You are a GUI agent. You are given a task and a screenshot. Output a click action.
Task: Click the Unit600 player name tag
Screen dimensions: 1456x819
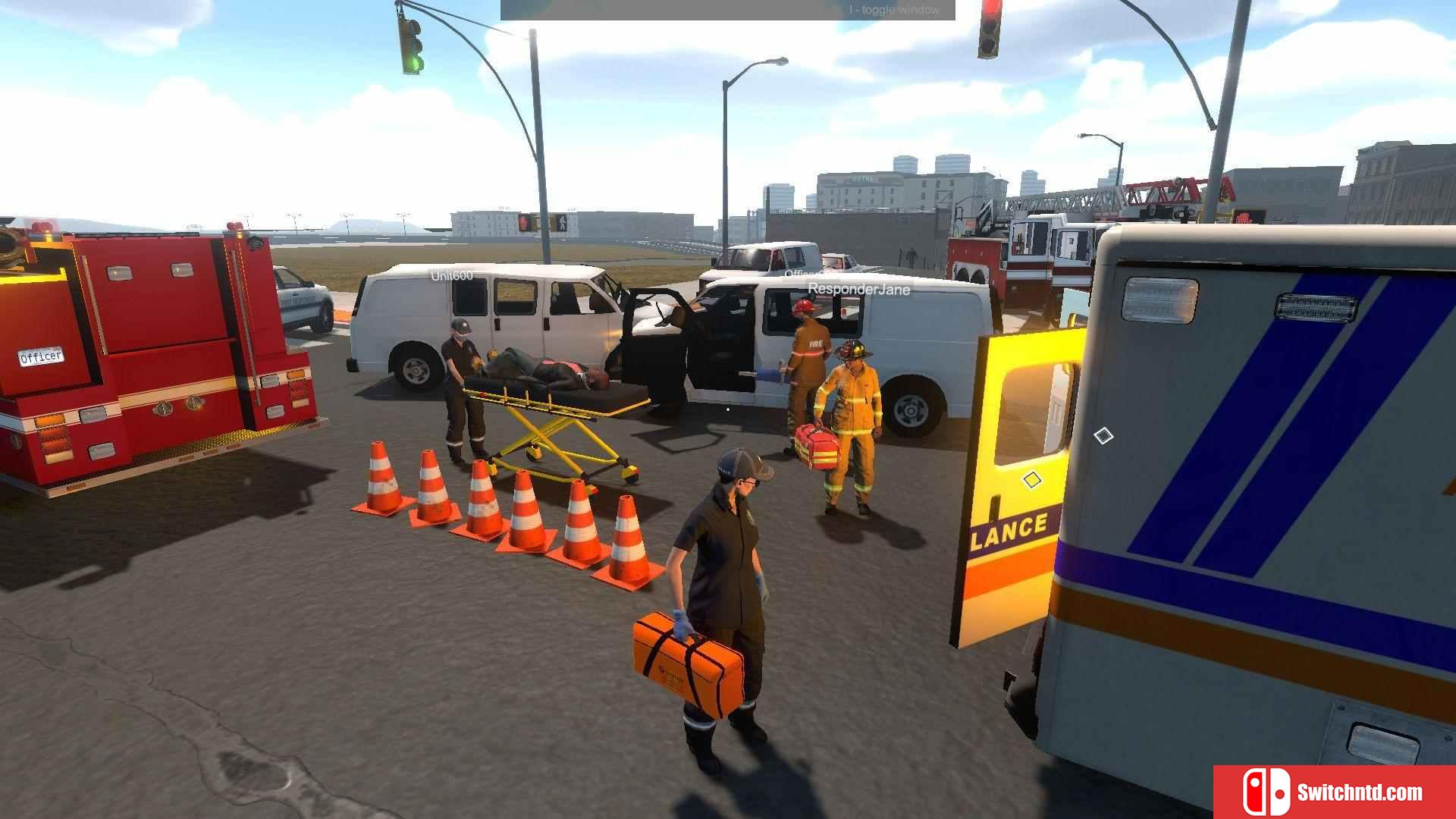(451, 276)
